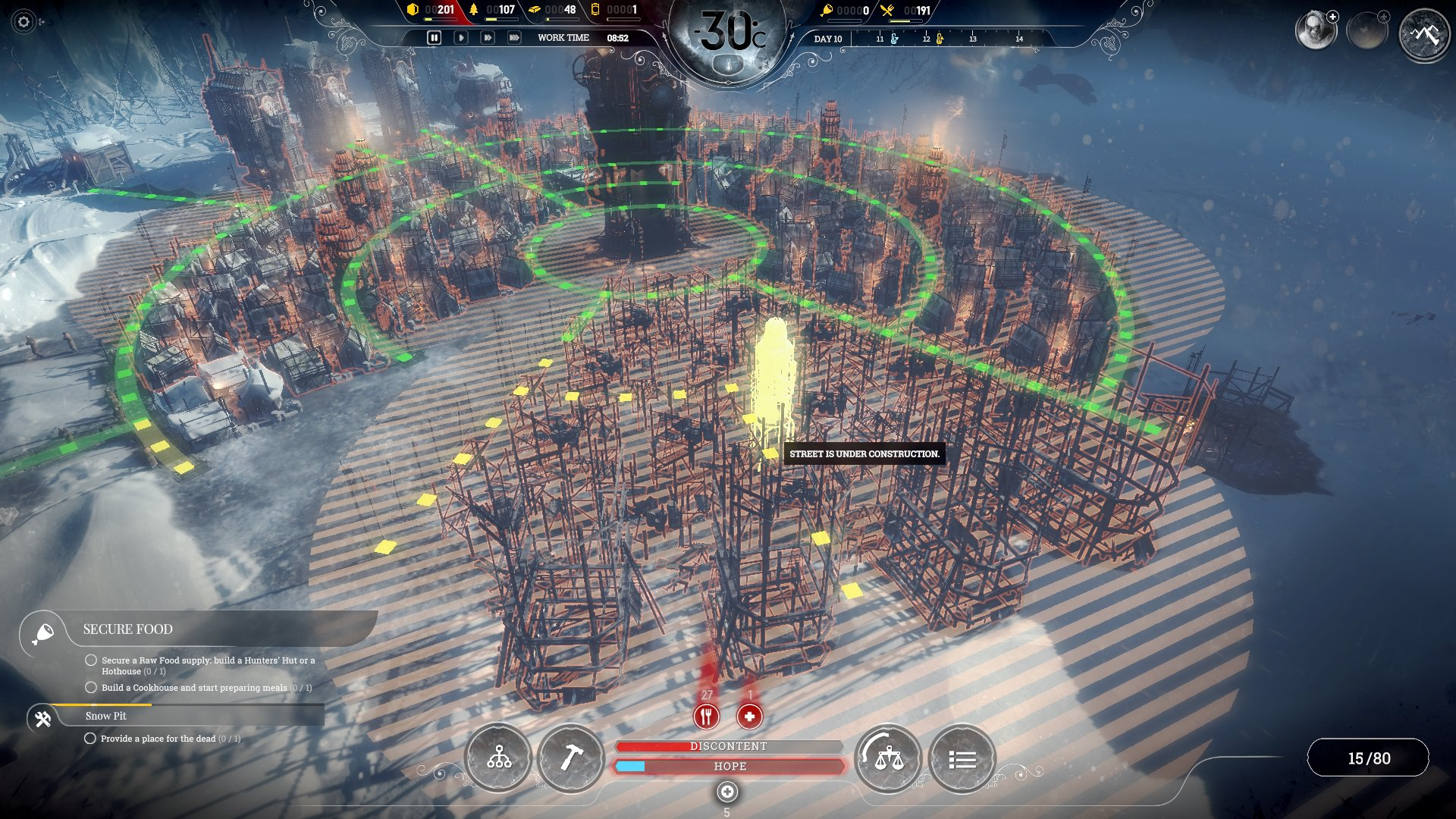
Task: Open the hammer construction menu
Action: (x=571, y=758)
